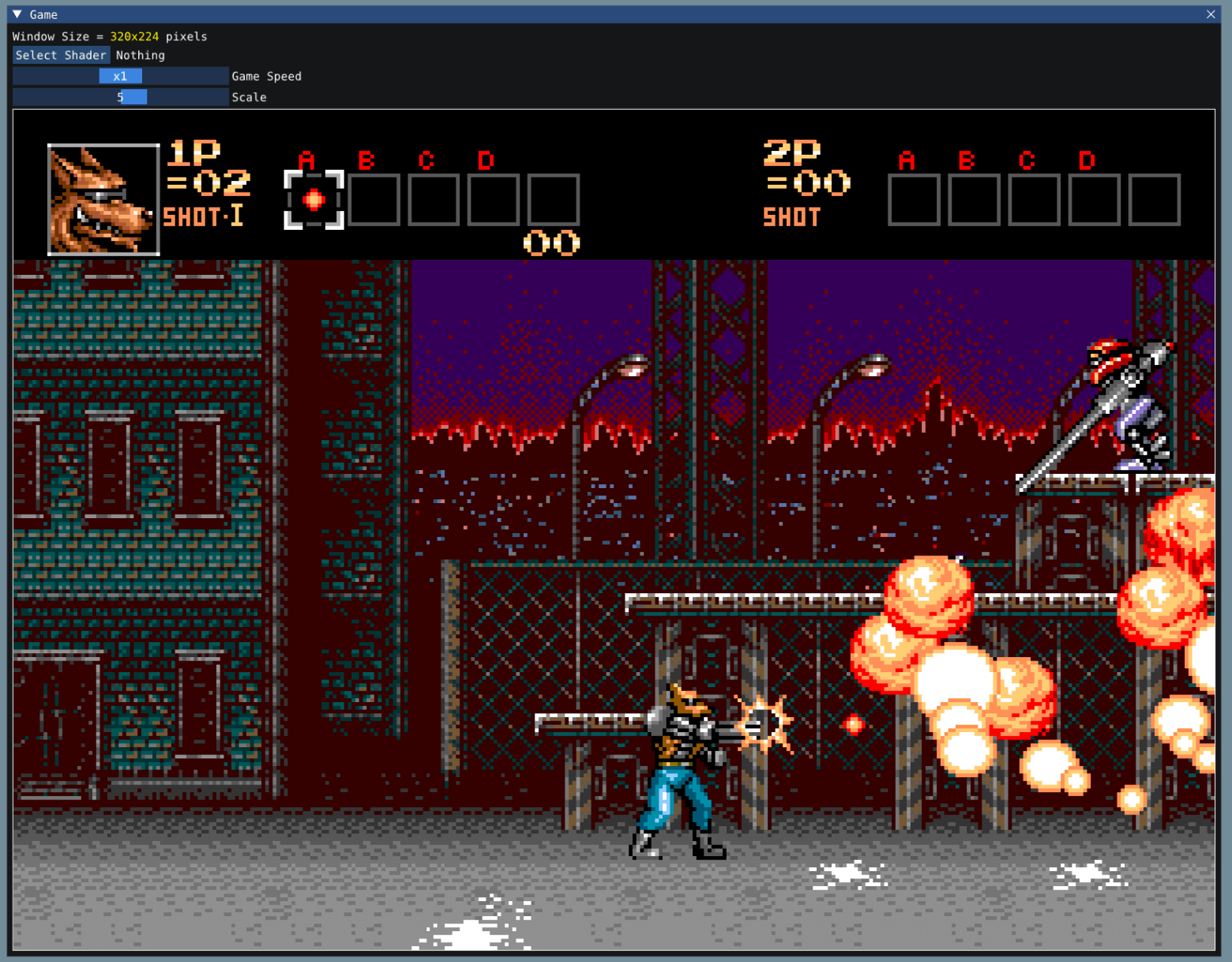Image resolution: width=1232 pixels, height=962 pixels.
Task: Close the Game window
Action: coord(1211,14)
